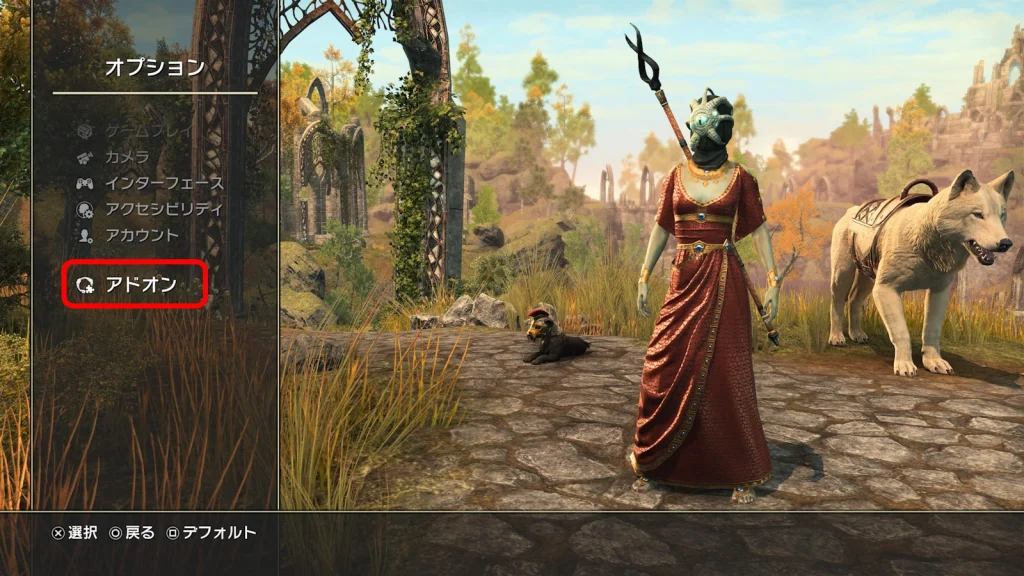1024x576 pixels.
Task: Select the カメラ settings entry
Action: [x=127, y=157]
